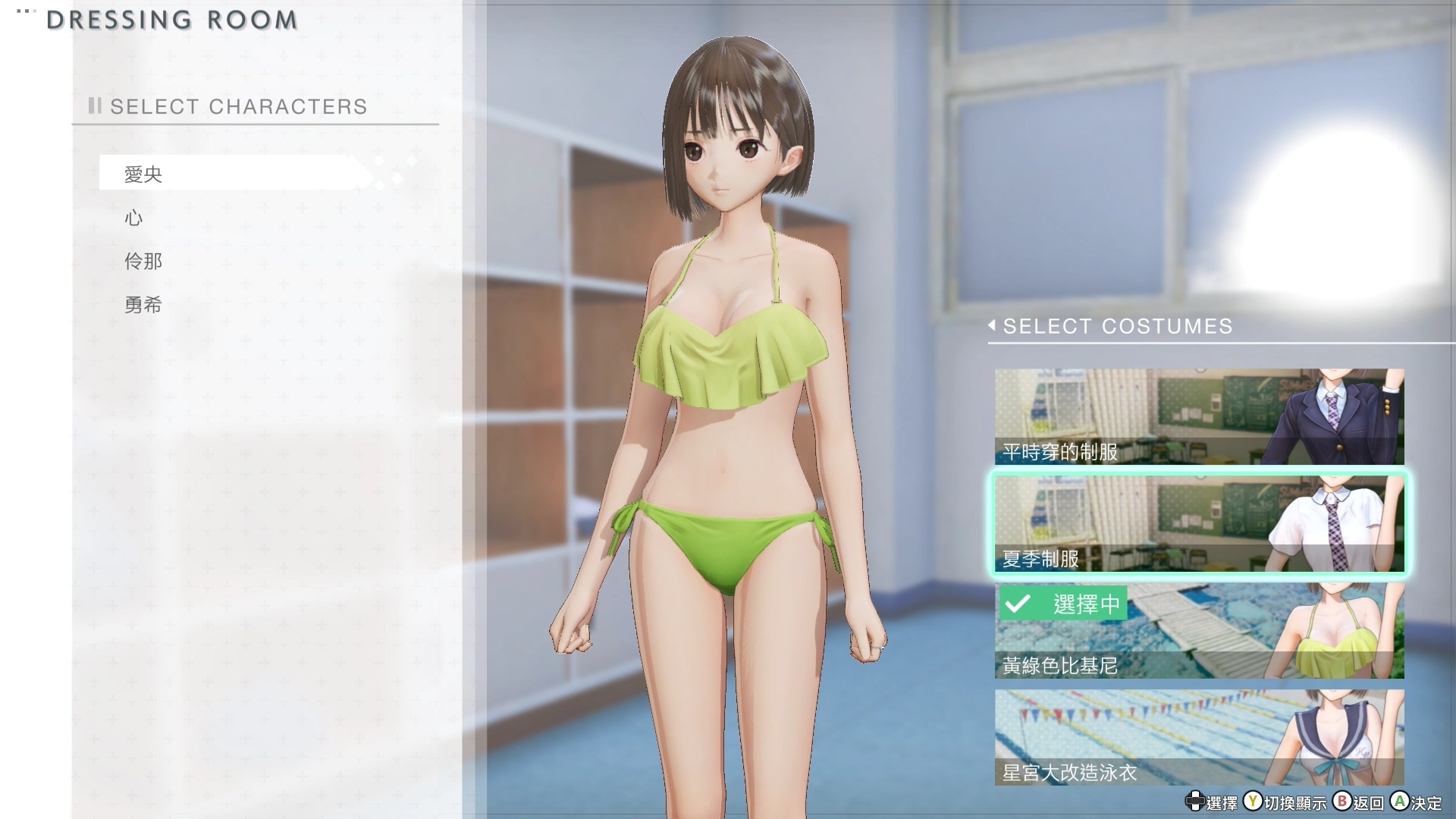Choose character 勇希
The image size is (1456, 819).
coord(143,305)
